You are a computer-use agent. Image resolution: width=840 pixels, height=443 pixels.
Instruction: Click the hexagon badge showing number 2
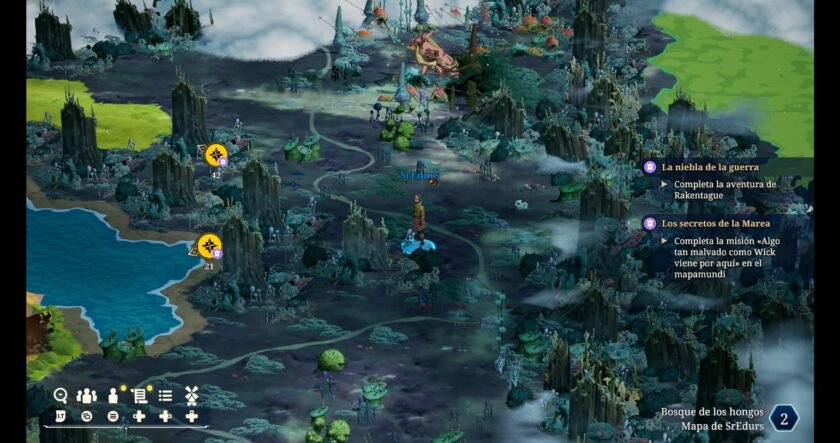click(784, 418)
